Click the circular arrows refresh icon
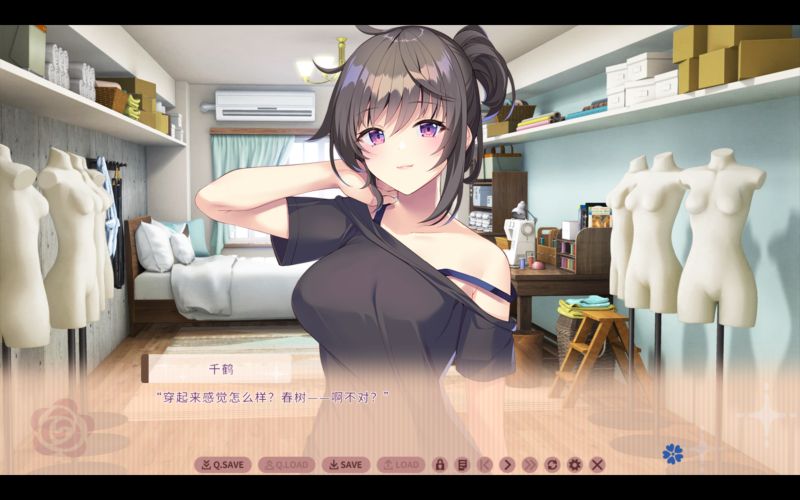This screenshot has width=800, height=500. tap(552, 464)
